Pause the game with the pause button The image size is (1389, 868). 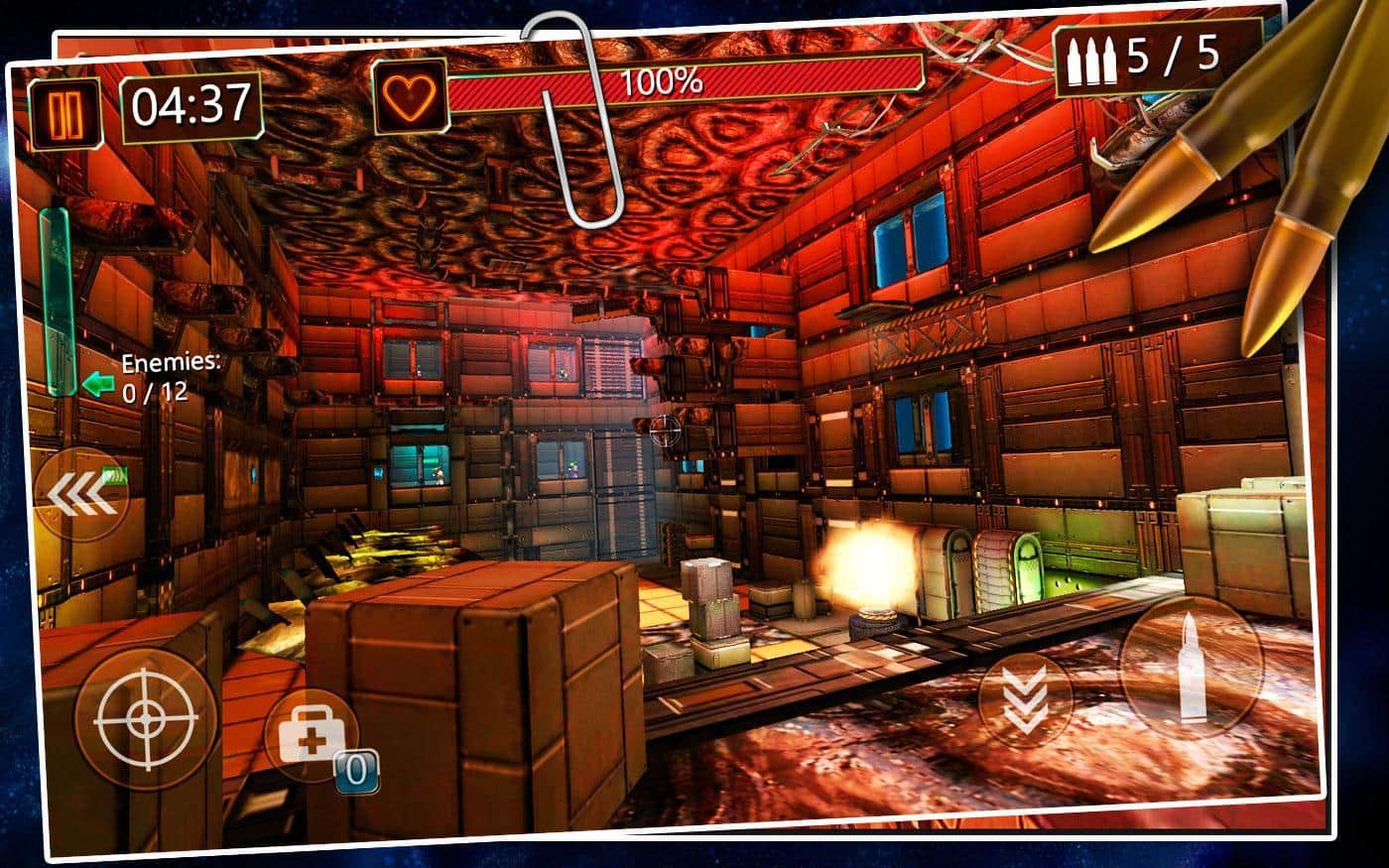pos(65,115)
